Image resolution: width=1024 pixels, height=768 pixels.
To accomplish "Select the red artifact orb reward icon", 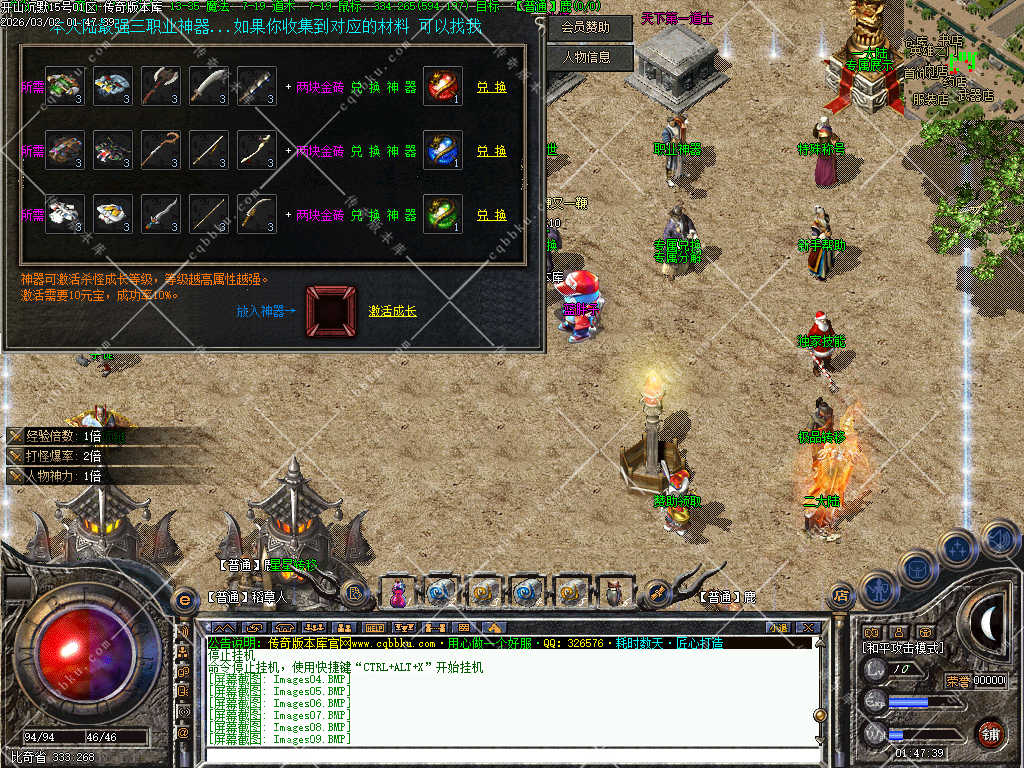I will pyautogui.click(x=442, y=87).
